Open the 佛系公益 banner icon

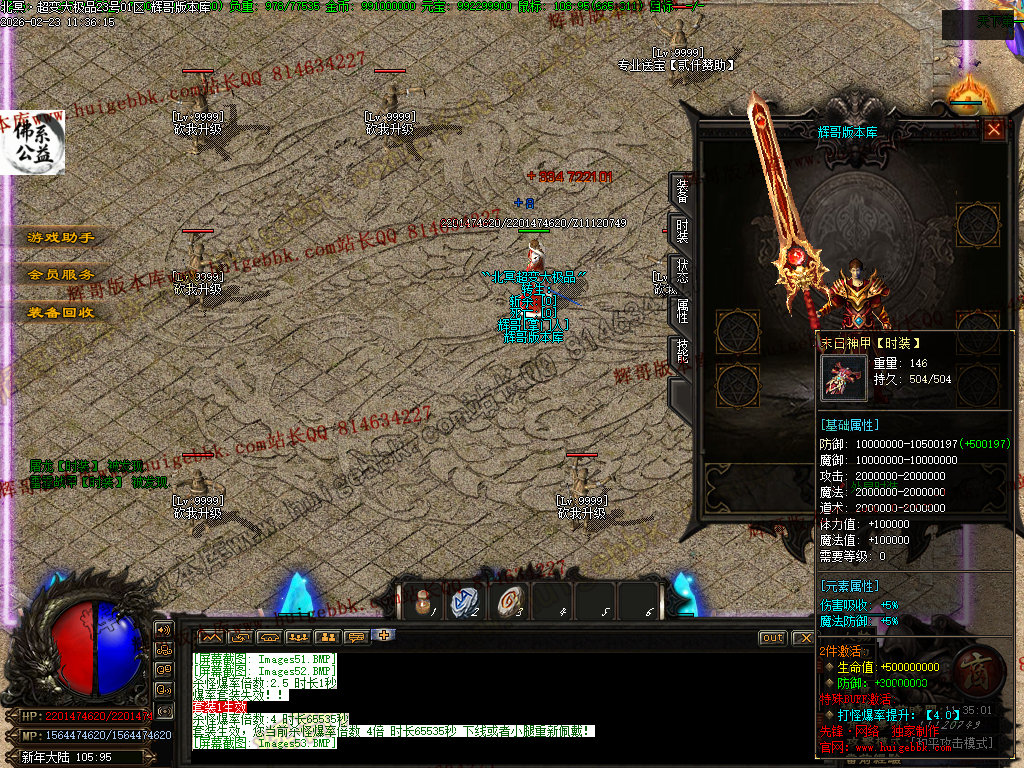[32, 143]
